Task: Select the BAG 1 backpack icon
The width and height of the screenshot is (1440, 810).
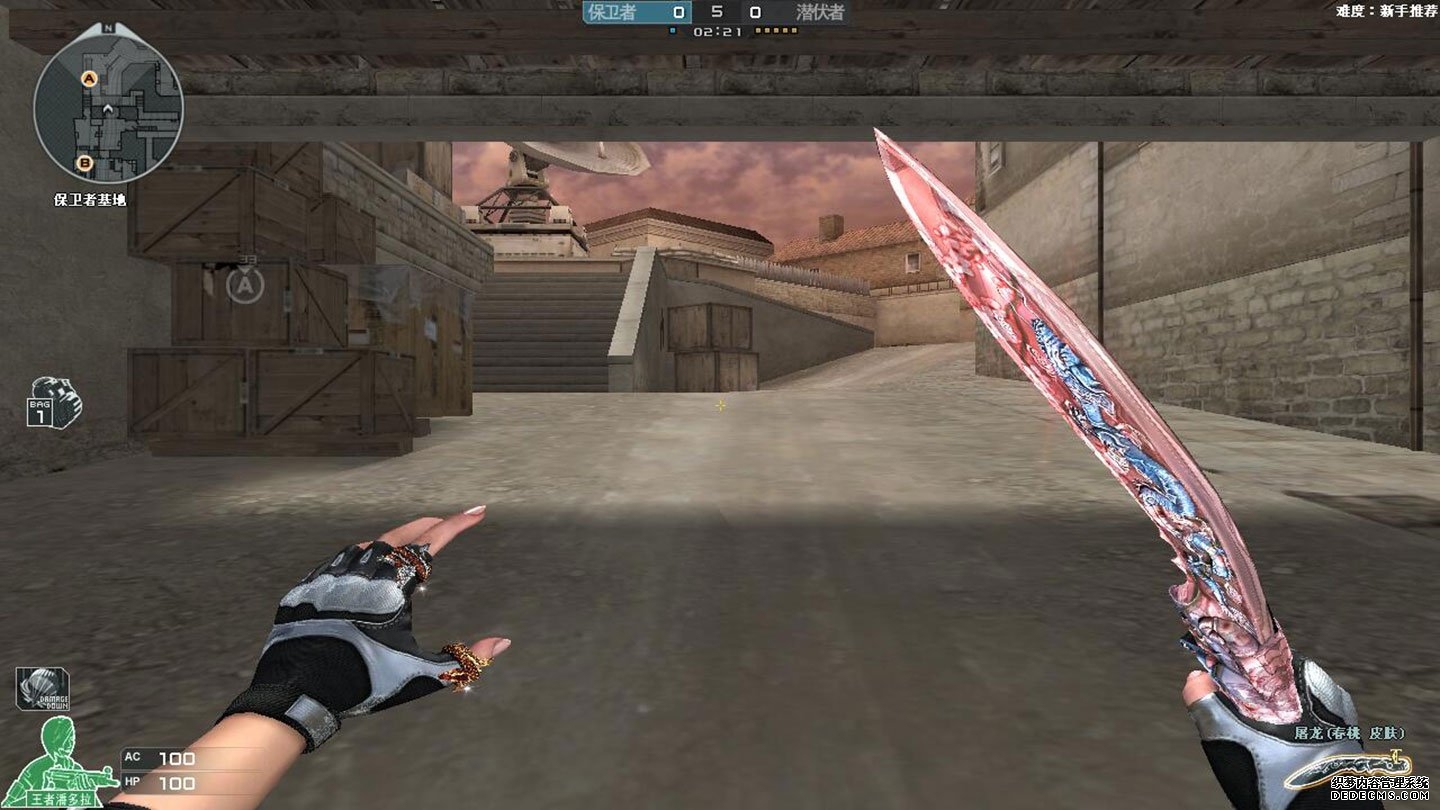Action: point(53,401)
